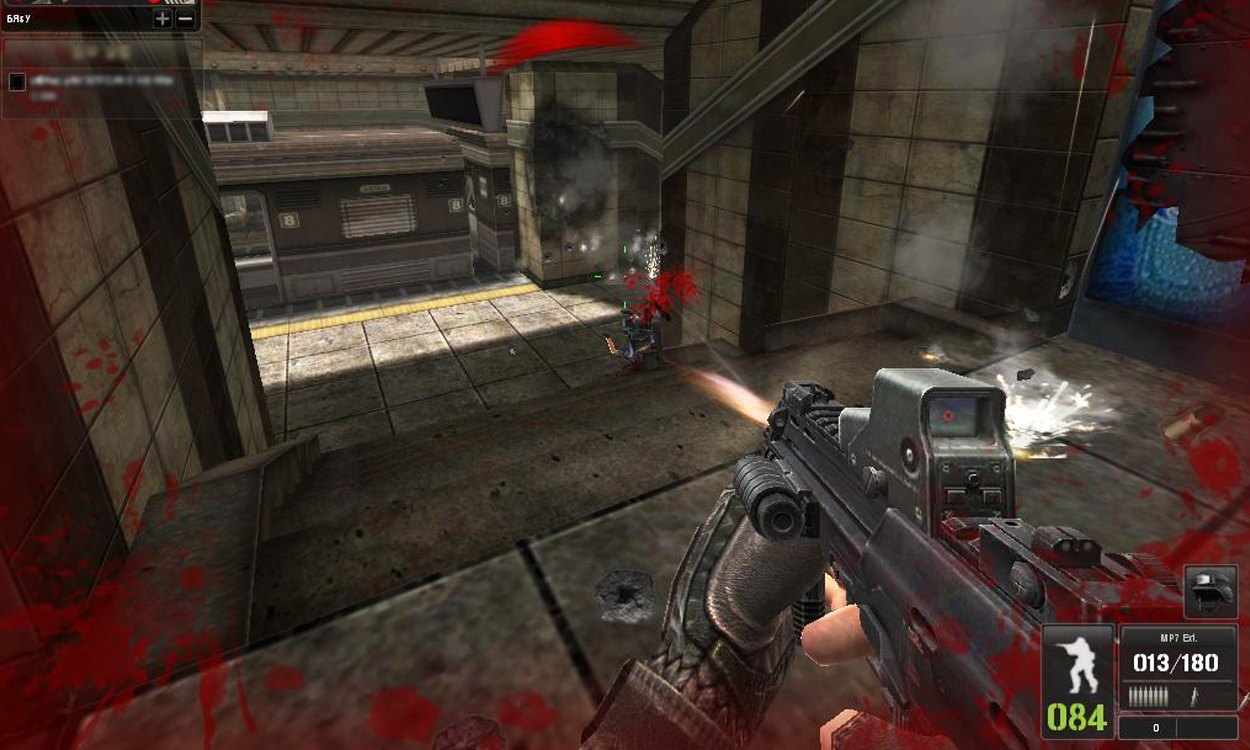Select the MP7 Ext. weapon label
The image size is (1250, 750).
1178,636
